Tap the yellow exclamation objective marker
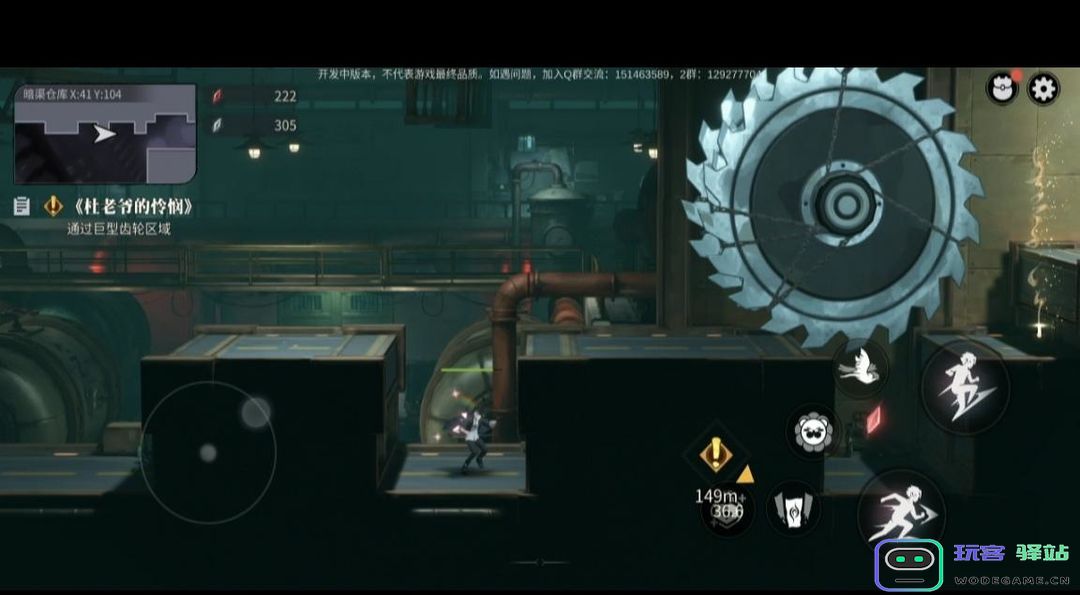 point(714,455)
